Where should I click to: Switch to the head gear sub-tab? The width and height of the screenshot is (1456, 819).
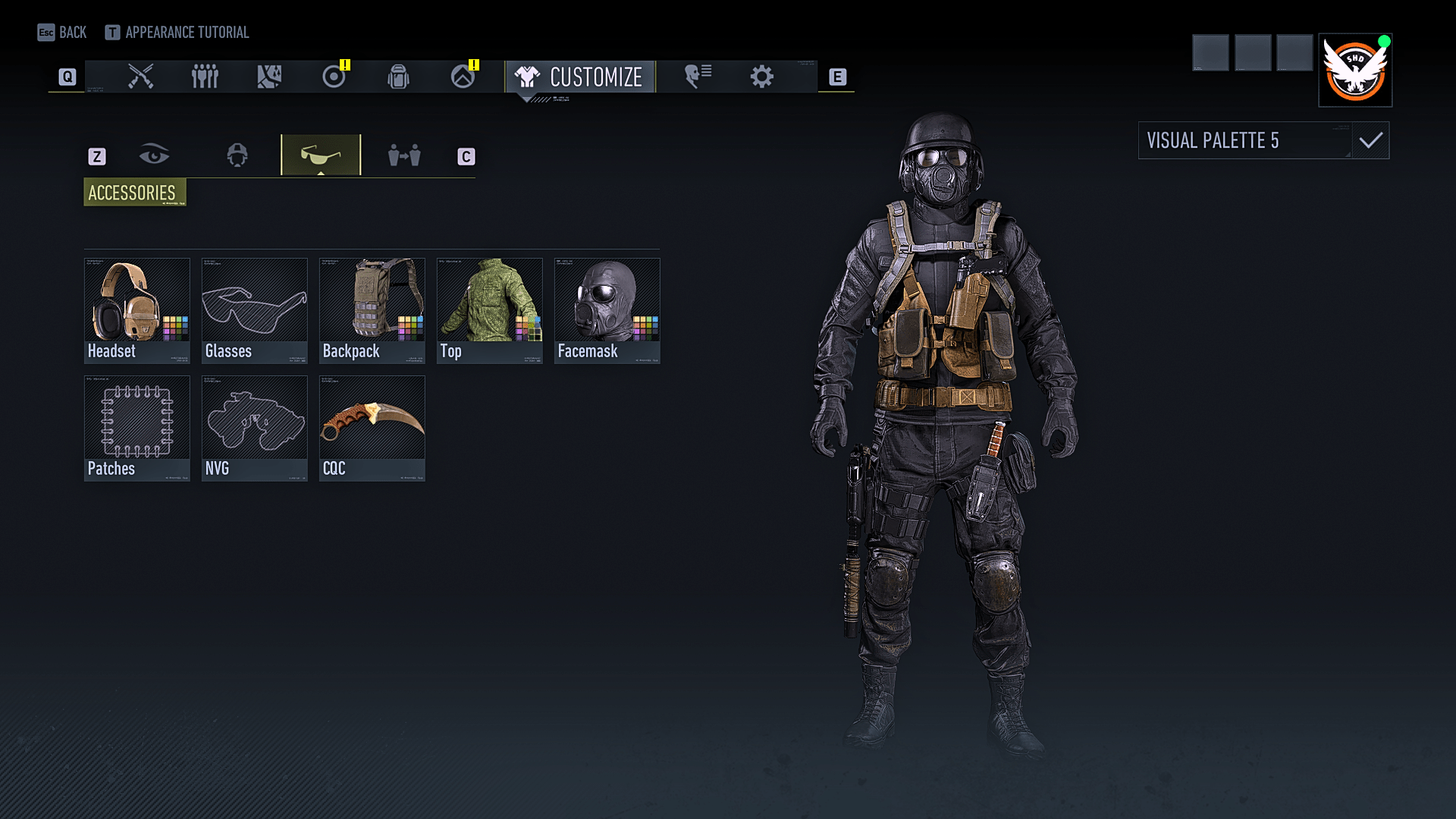tap(237, 155)
